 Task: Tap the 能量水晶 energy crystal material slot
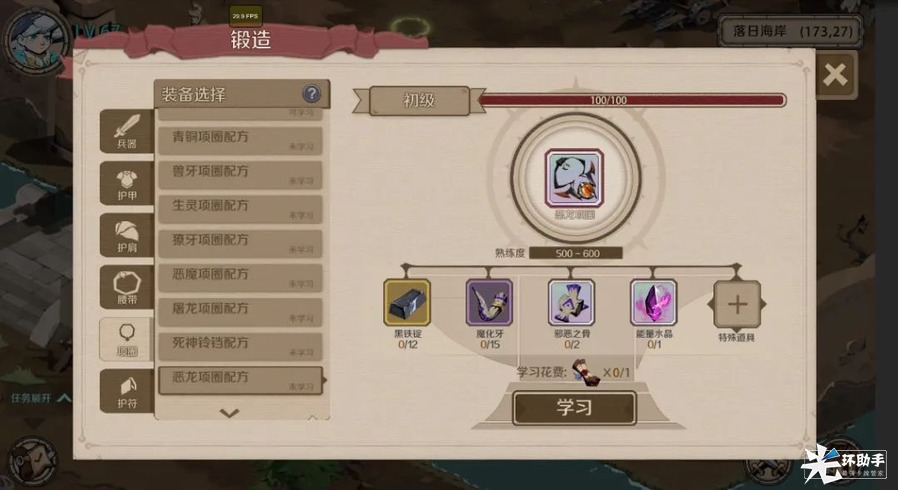(x=653, y=304)
